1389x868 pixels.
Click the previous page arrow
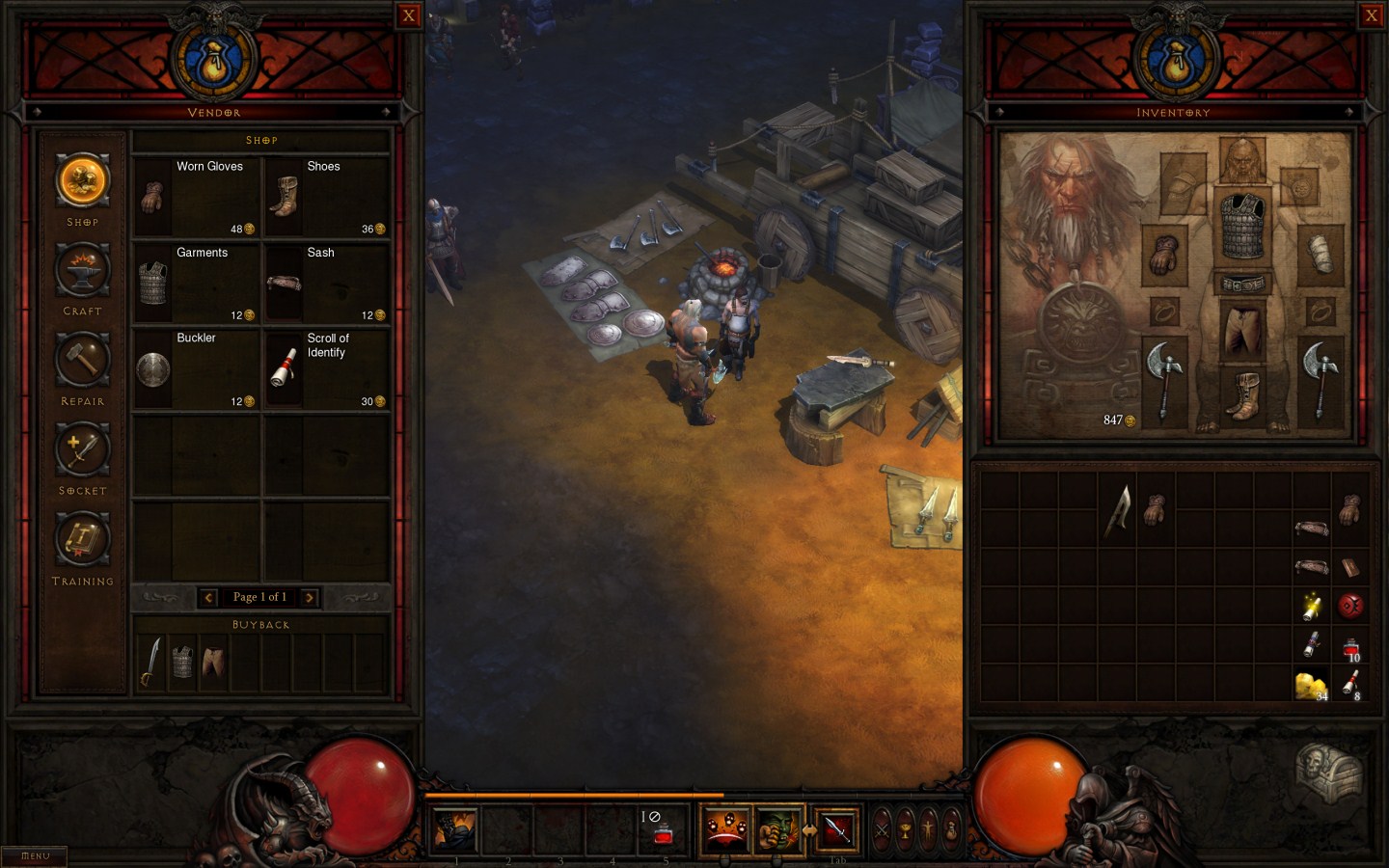click(x=208, y=597)
